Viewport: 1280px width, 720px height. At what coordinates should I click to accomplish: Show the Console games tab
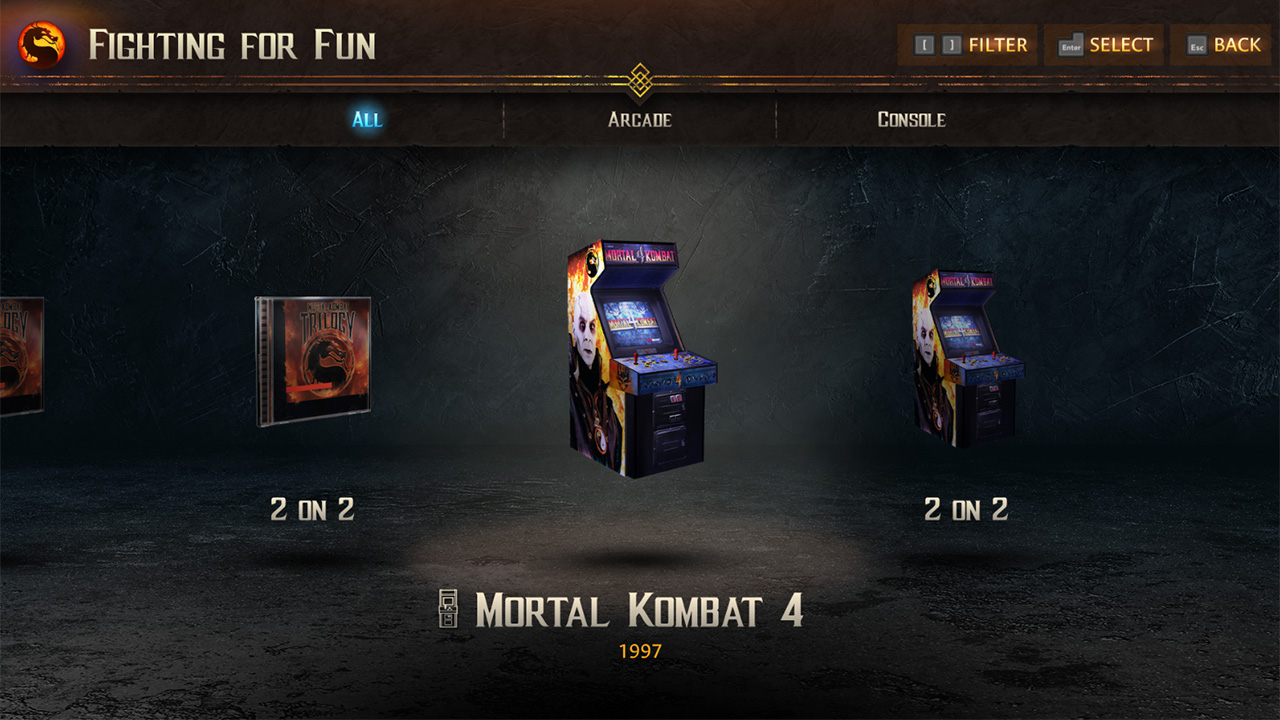(911, 119)
